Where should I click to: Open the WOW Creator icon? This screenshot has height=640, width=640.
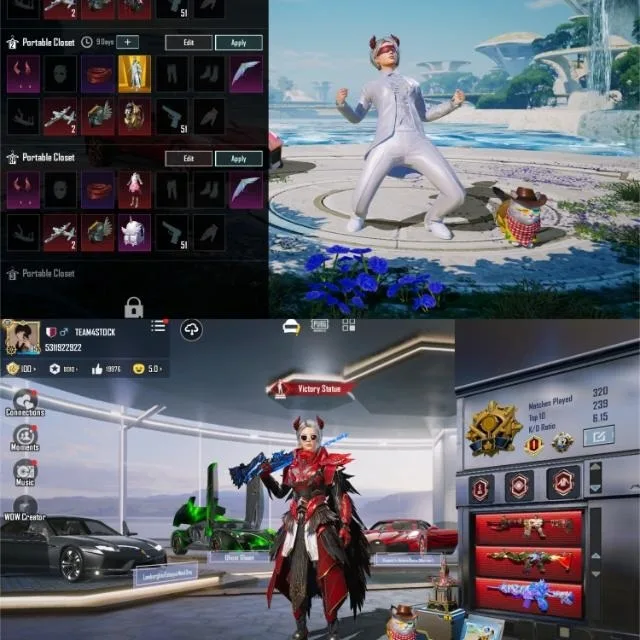(25, 507)
